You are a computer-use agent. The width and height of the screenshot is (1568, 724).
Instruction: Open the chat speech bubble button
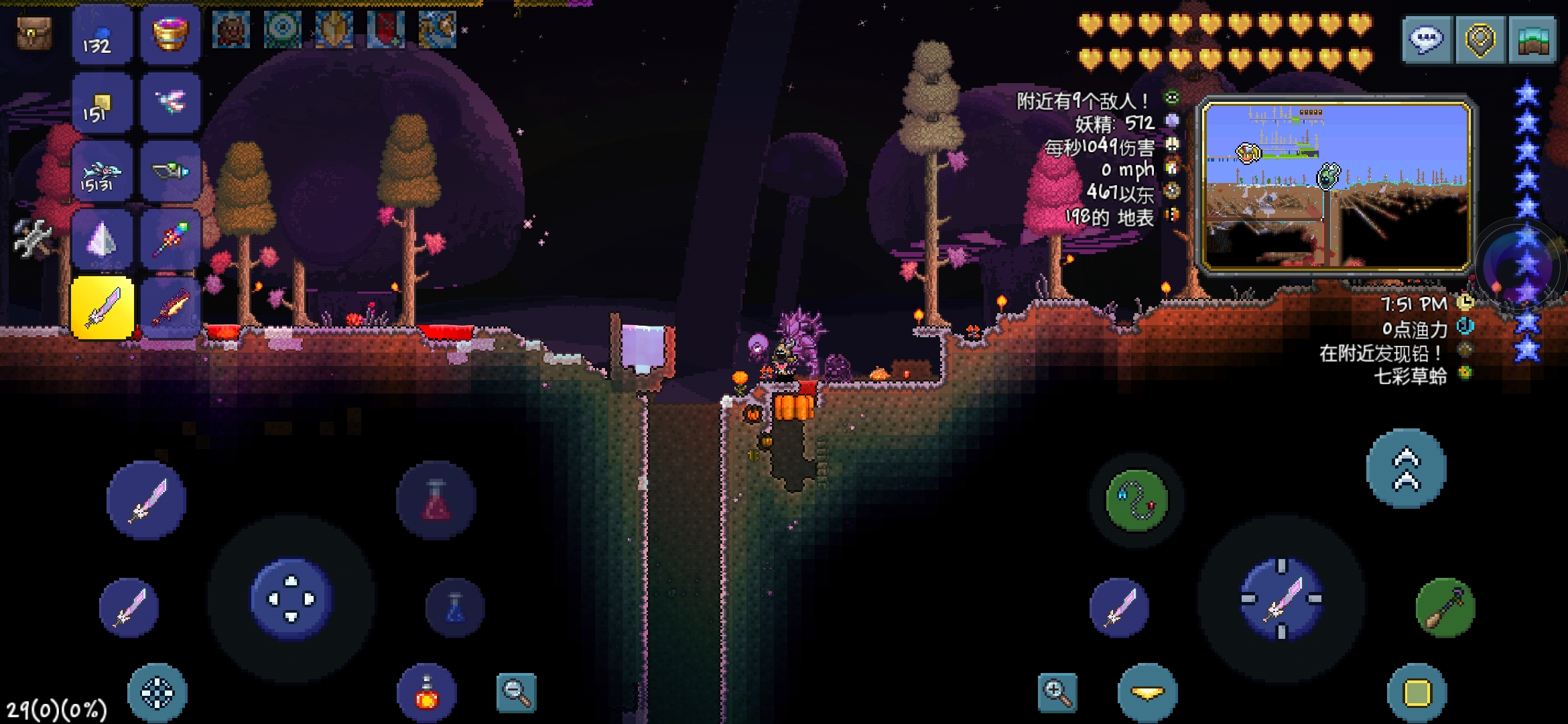point(1427,40)
